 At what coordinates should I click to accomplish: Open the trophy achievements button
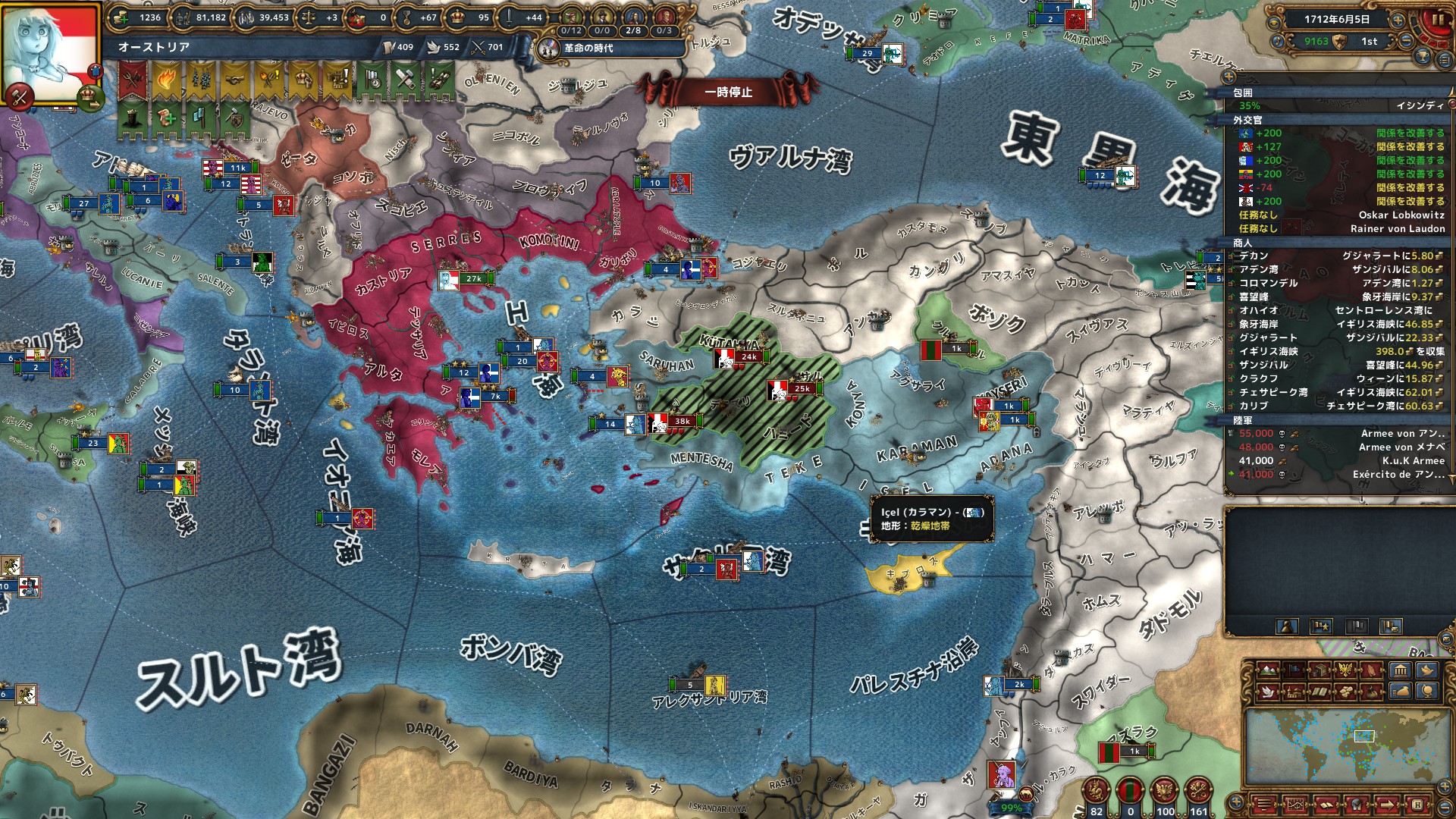[x=1423, y=57]
